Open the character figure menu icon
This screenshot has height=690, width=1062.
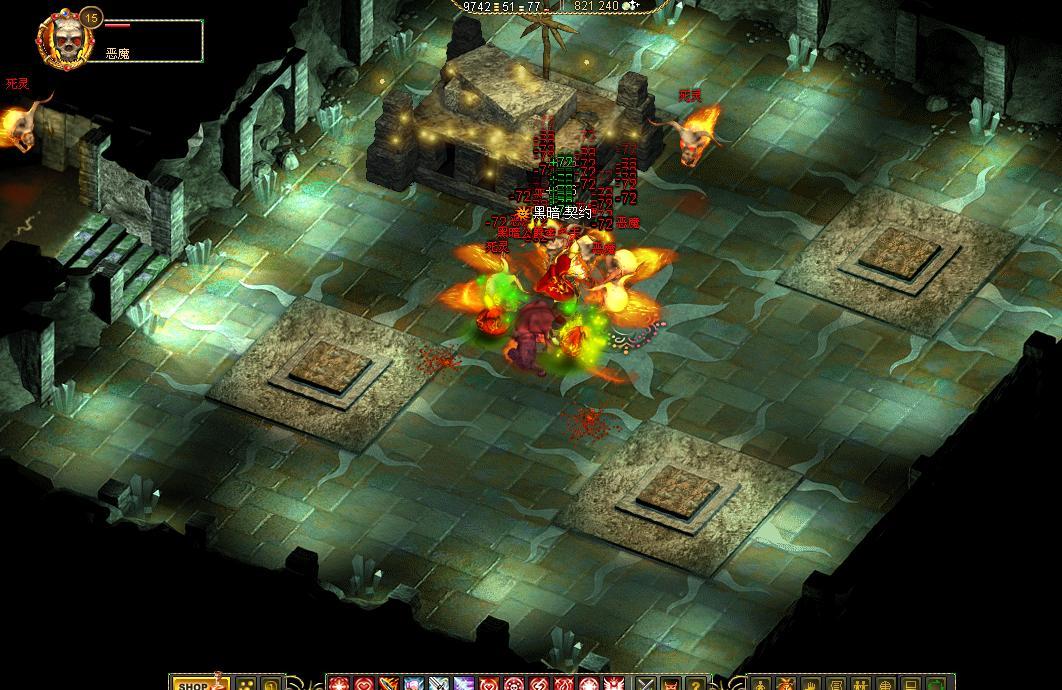761,685
